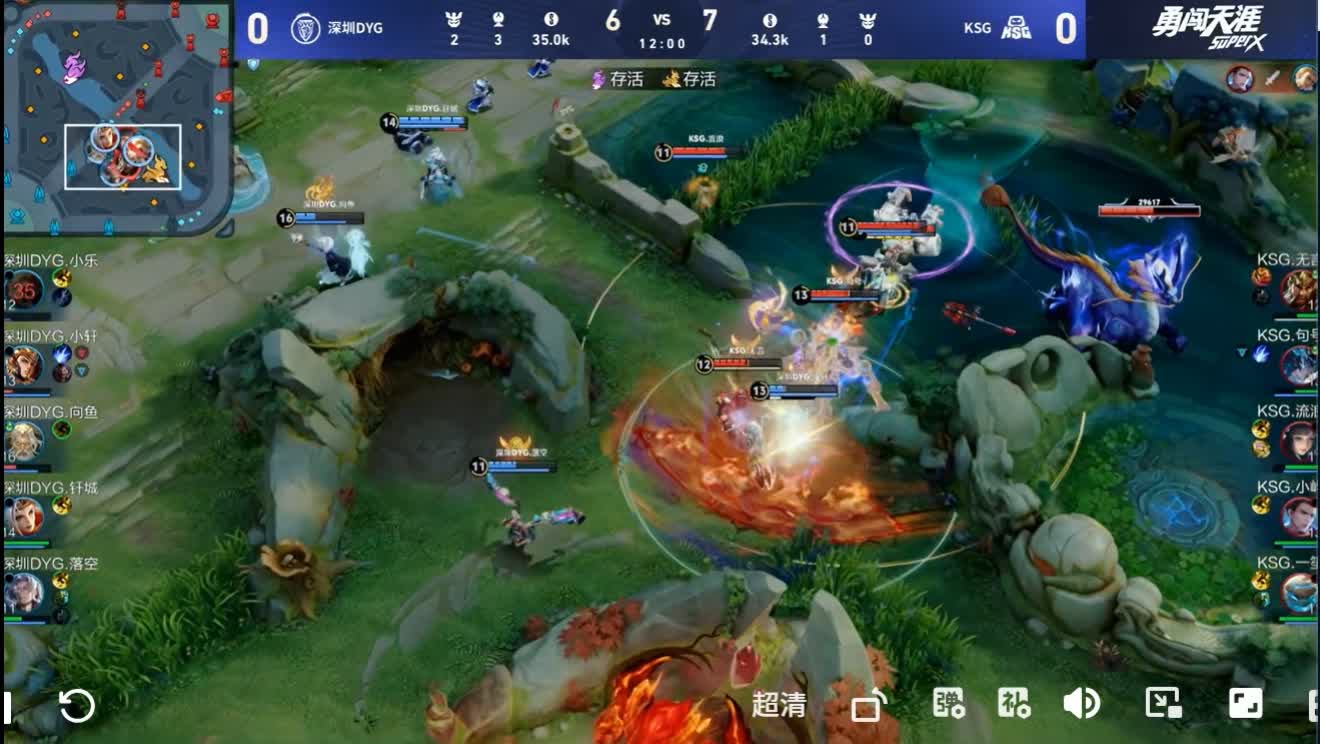Pick 深圳DYG.落空 hero portrait
1320x744 pixels.
click(24, 592)
